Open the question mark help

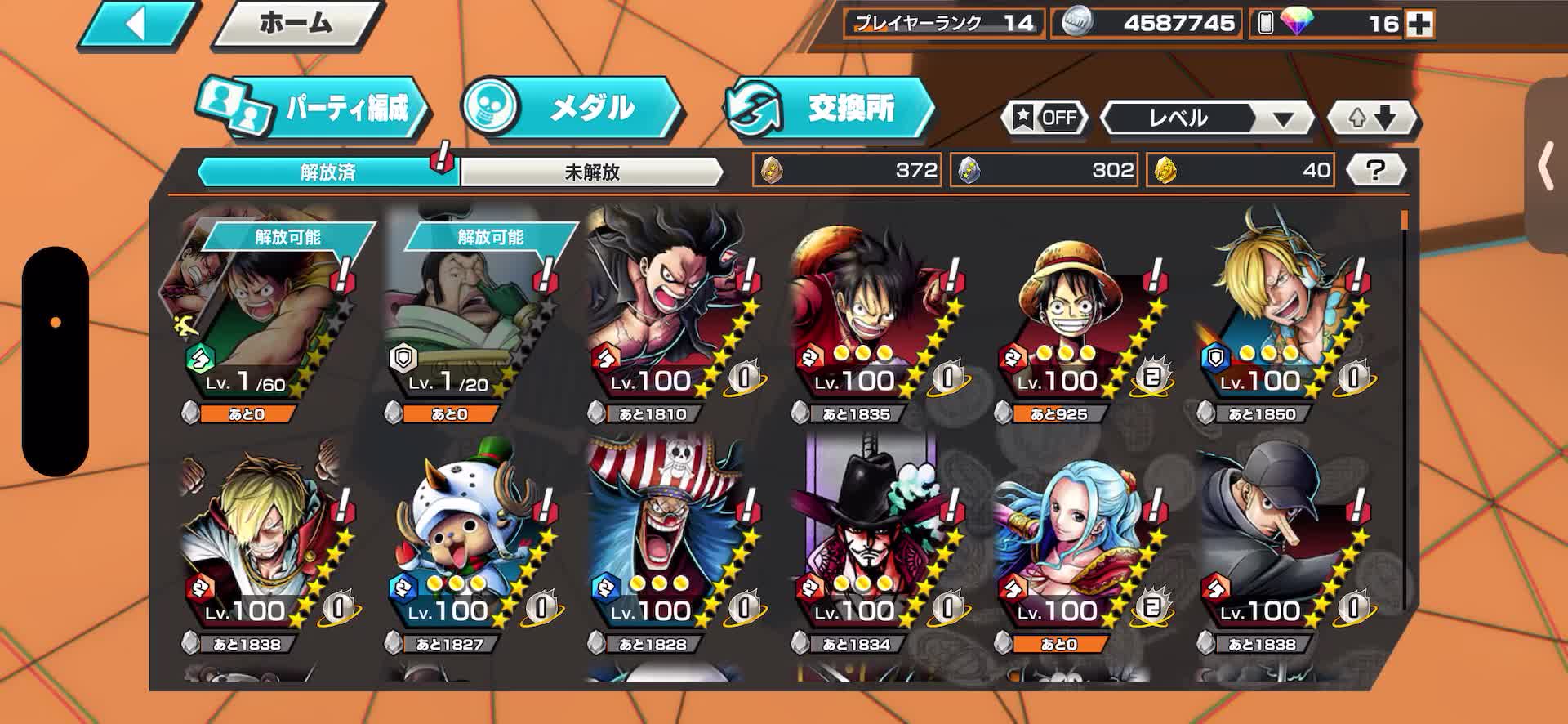pyautogui.click(x=1375, y=171)
